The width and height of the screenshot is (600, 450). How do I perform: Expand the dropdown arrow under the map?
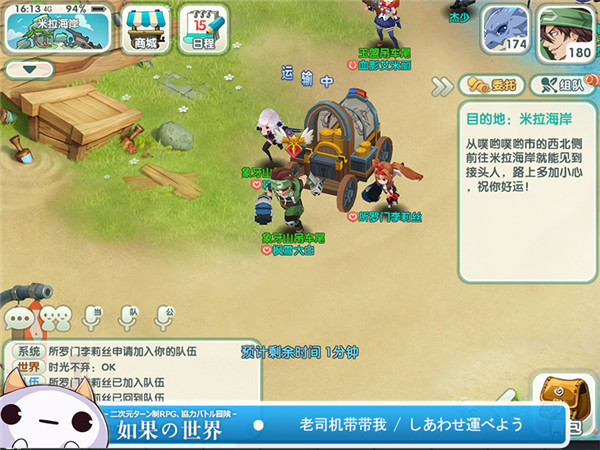click(29, 70)
